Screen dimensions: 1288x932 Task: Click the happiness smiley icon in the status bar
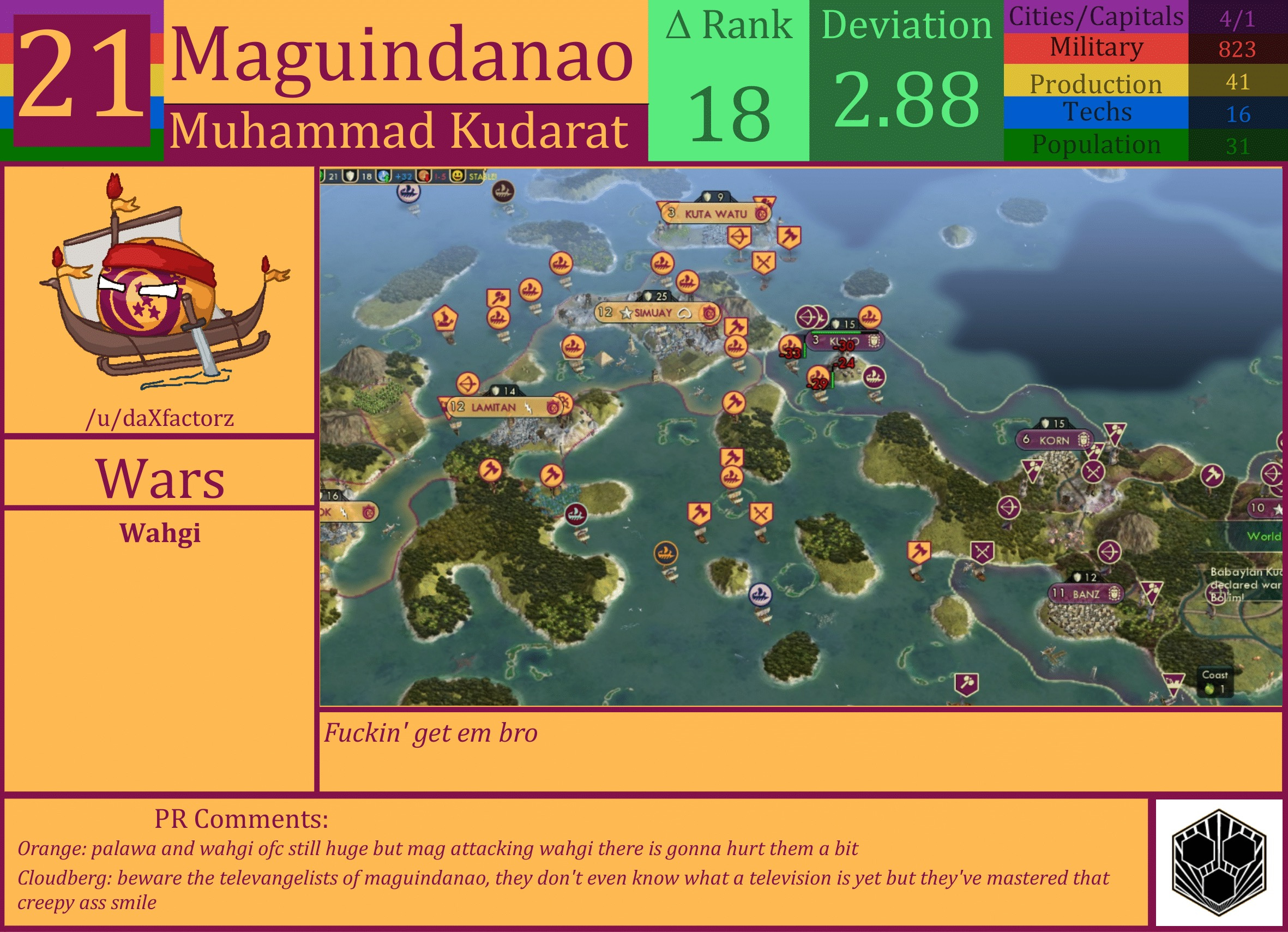point(458,177)
